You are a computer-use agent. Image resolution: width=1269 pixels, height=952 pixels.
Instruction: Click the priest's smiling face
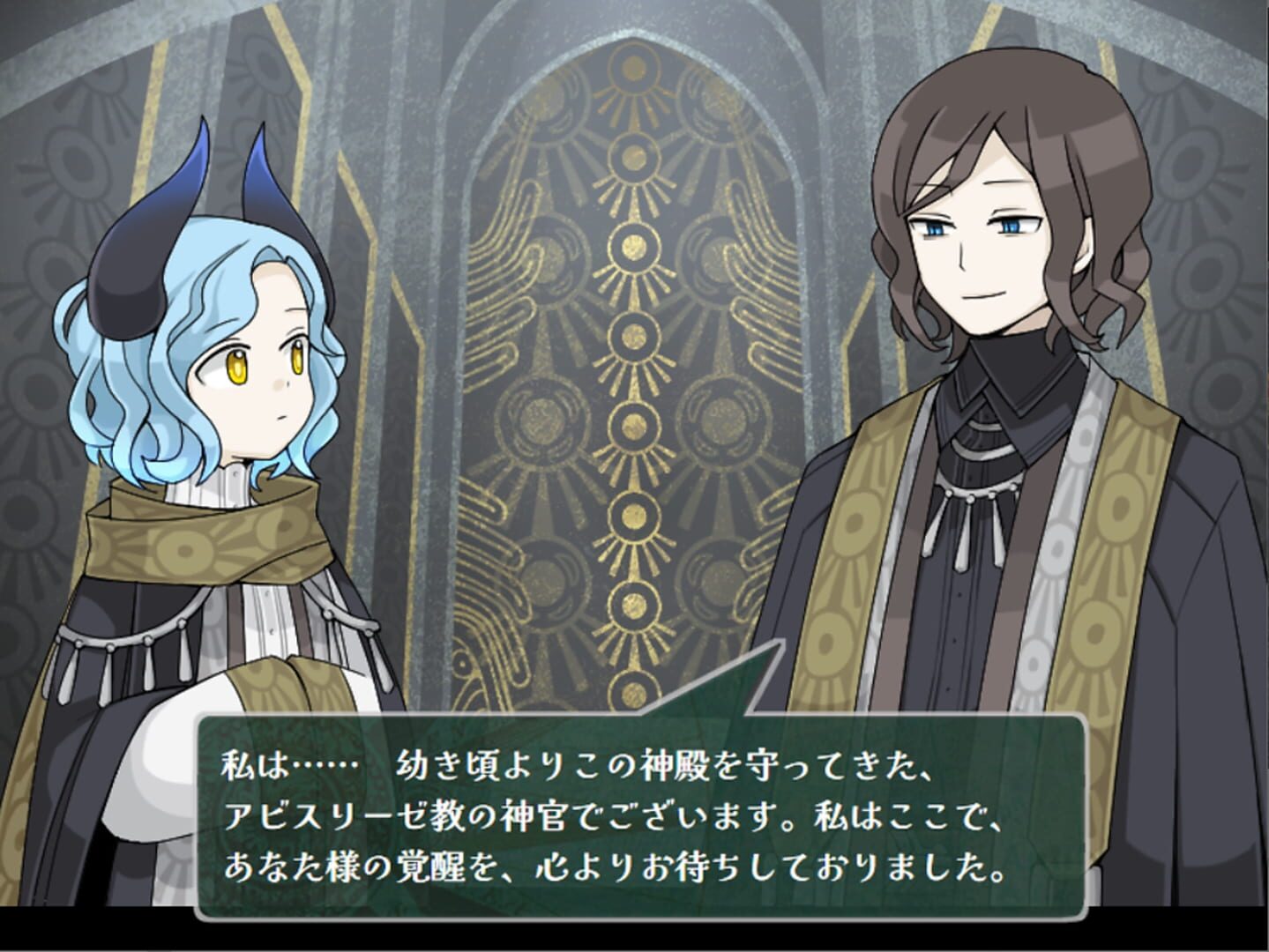pos(979,256)
